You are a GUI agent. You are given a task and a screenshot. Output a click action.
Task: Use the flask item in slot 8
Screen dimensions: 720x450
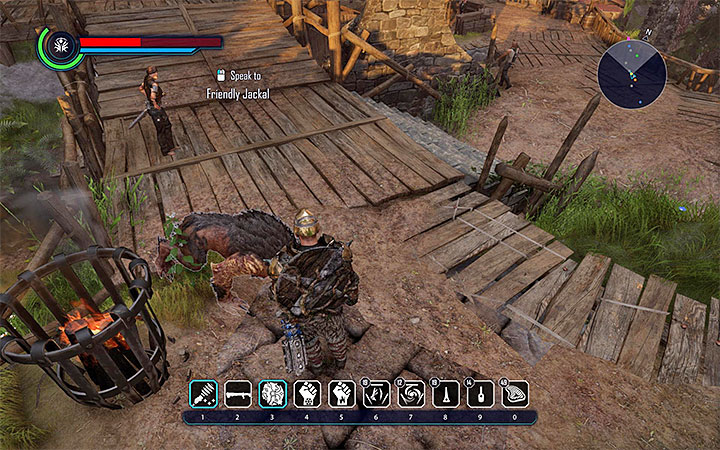pos(446,393)
